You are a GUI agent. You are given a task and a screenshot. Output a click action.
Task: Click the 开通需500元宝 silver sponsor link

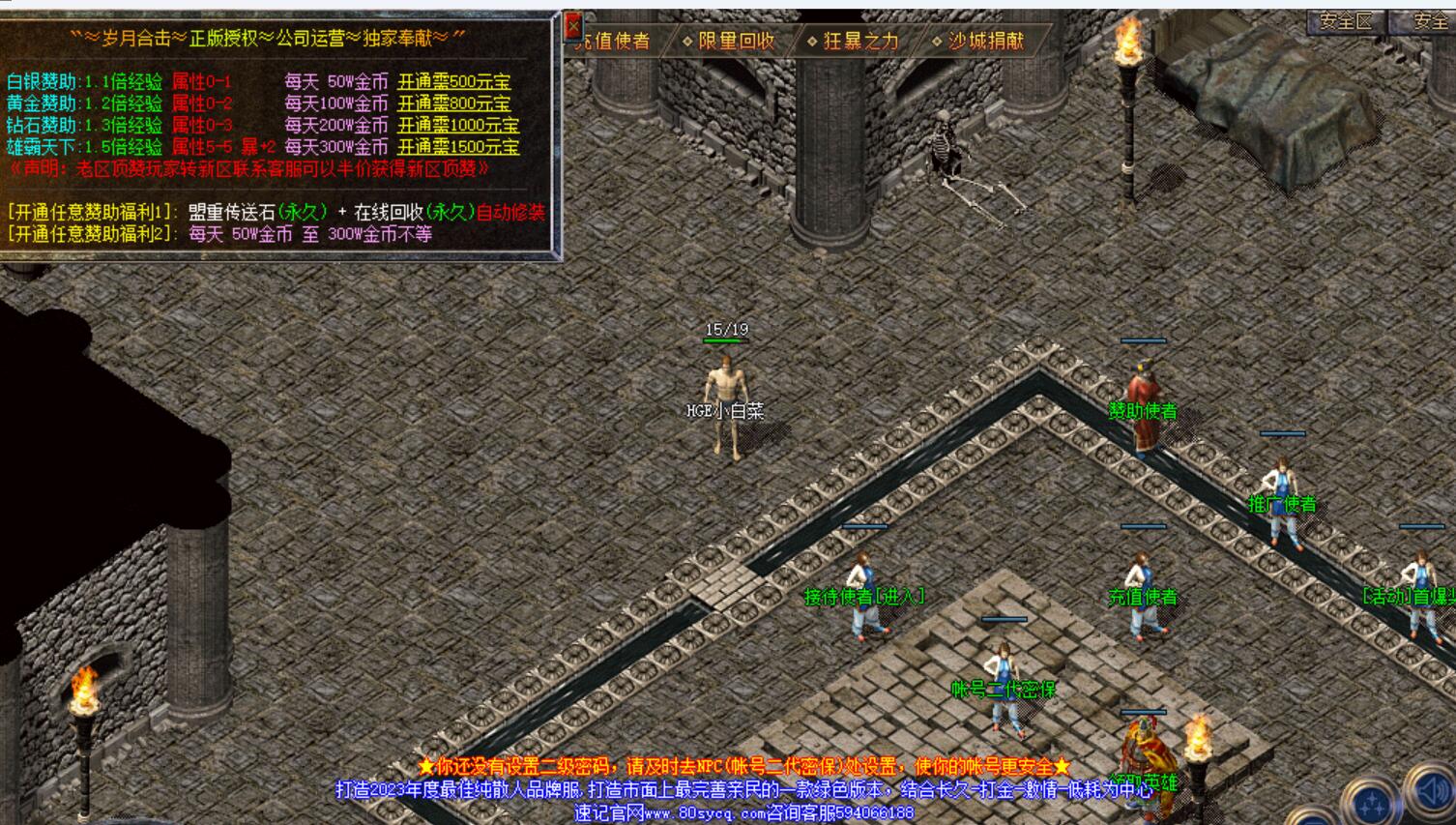coord(453,82)
